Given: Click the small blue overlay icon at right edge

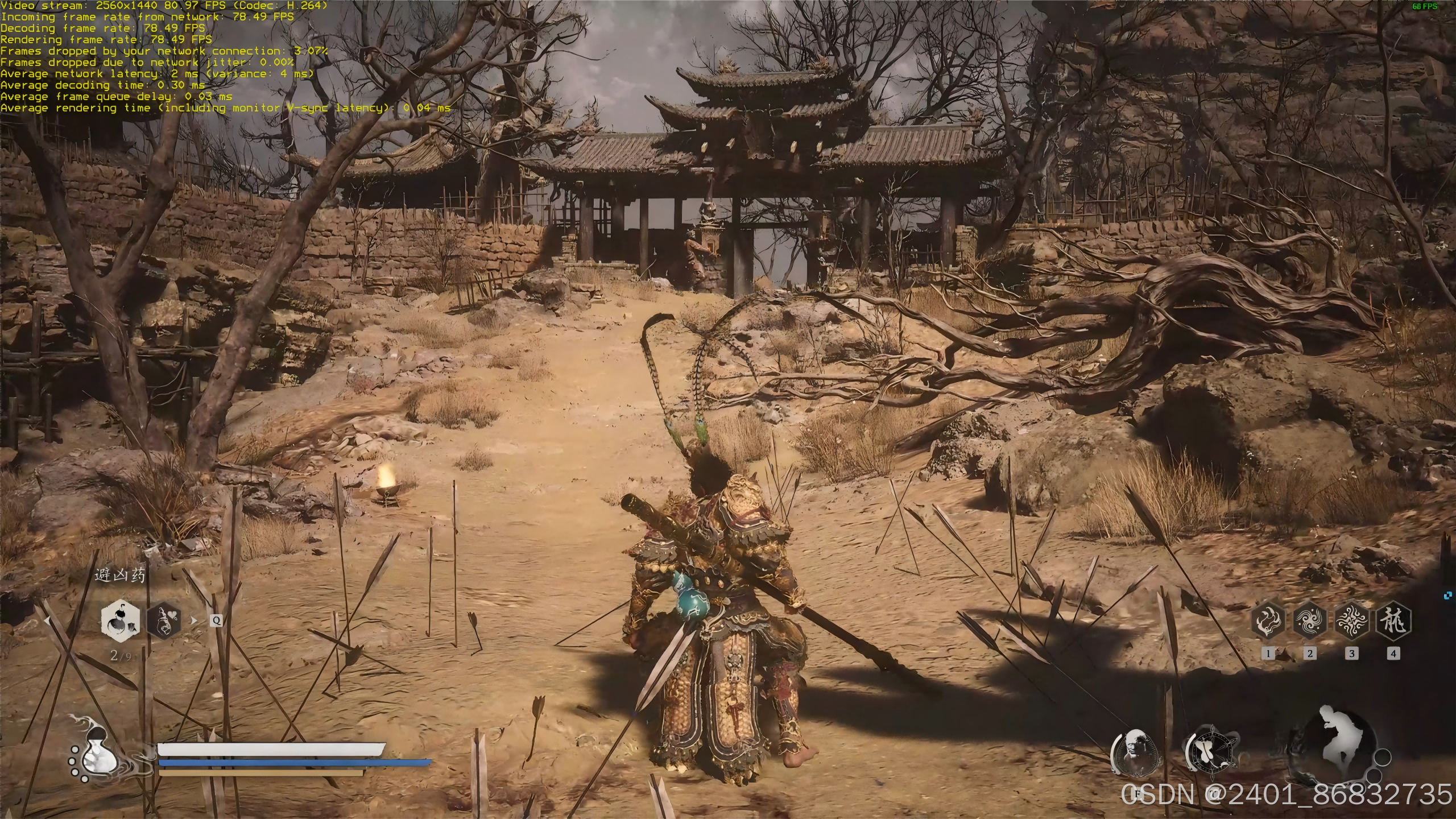Looking at the screenshot, I should tap(1448, 595).
